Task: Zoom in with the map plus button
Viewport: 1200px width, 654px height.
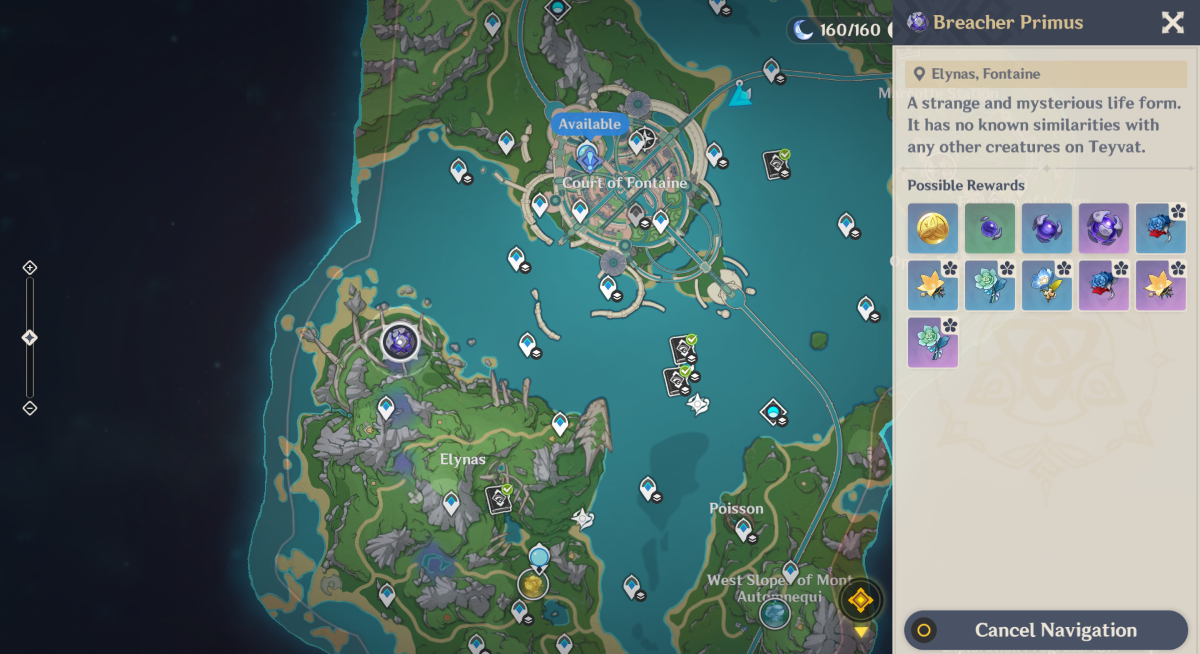Action: [x=30, y=268]
